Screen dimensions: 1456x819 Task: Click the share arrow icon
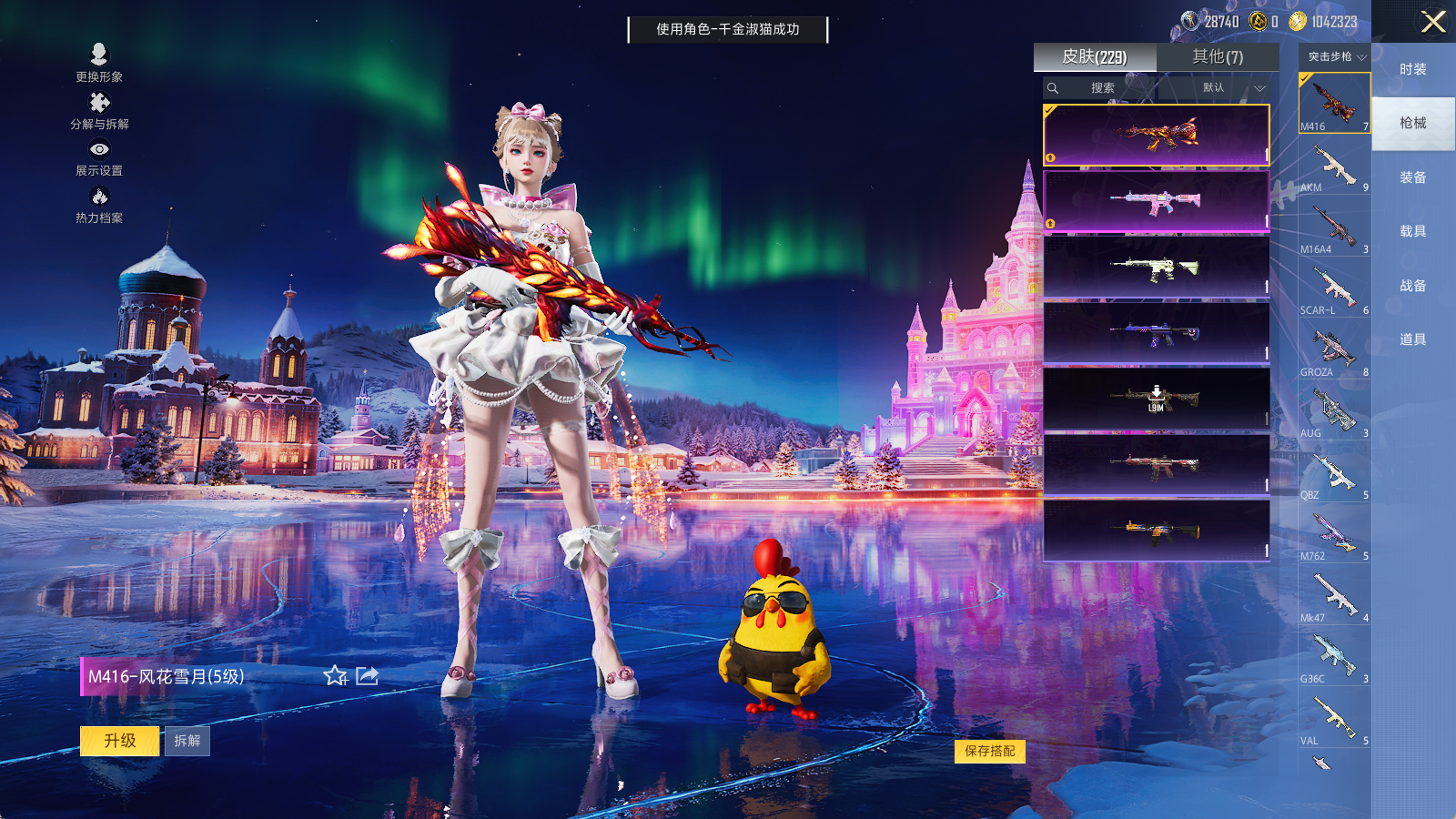click(367, 675)
